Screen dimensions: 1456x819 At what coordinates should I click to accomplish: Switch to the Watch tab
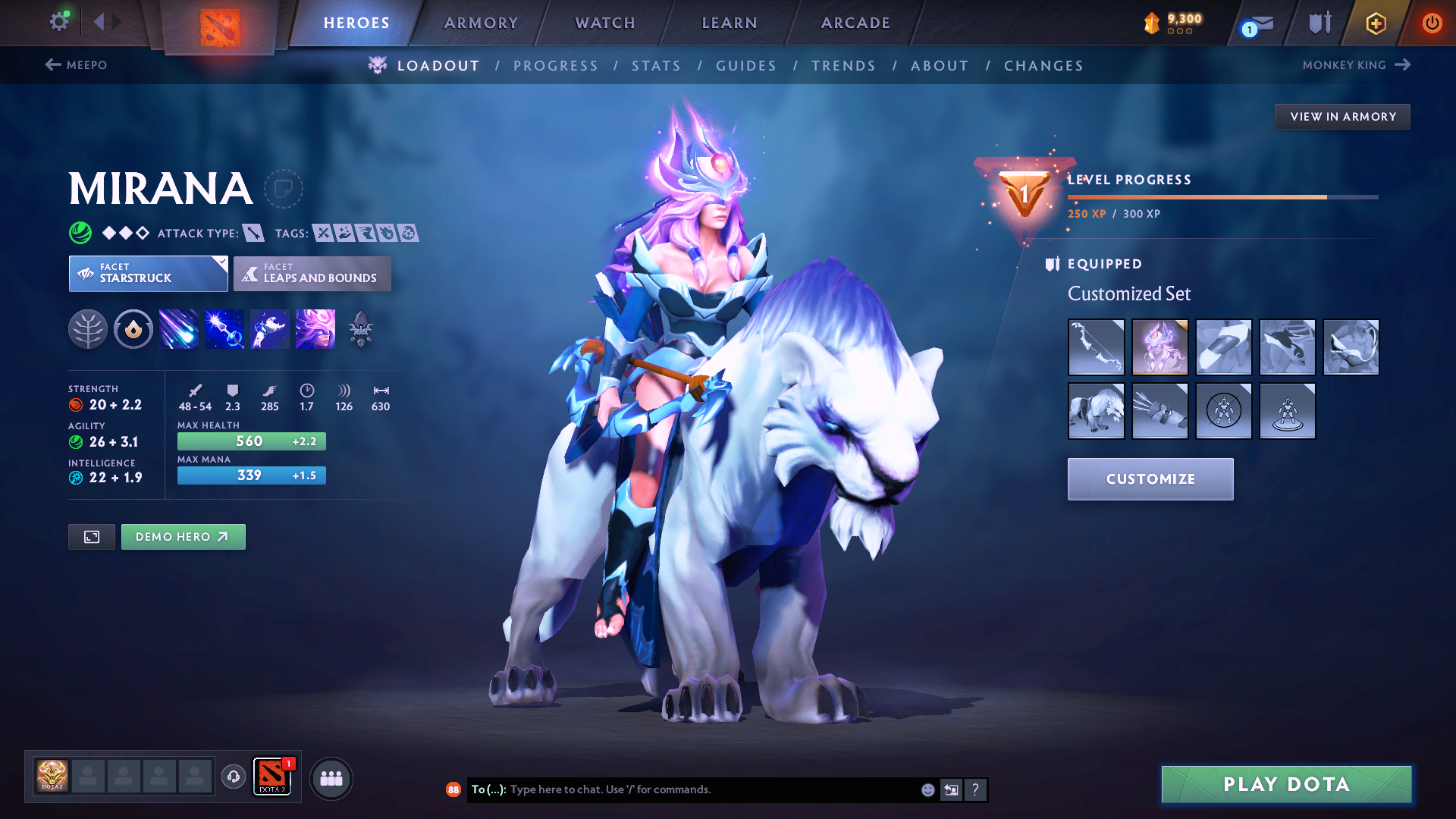pyautogui.click(x=605, y=23)
